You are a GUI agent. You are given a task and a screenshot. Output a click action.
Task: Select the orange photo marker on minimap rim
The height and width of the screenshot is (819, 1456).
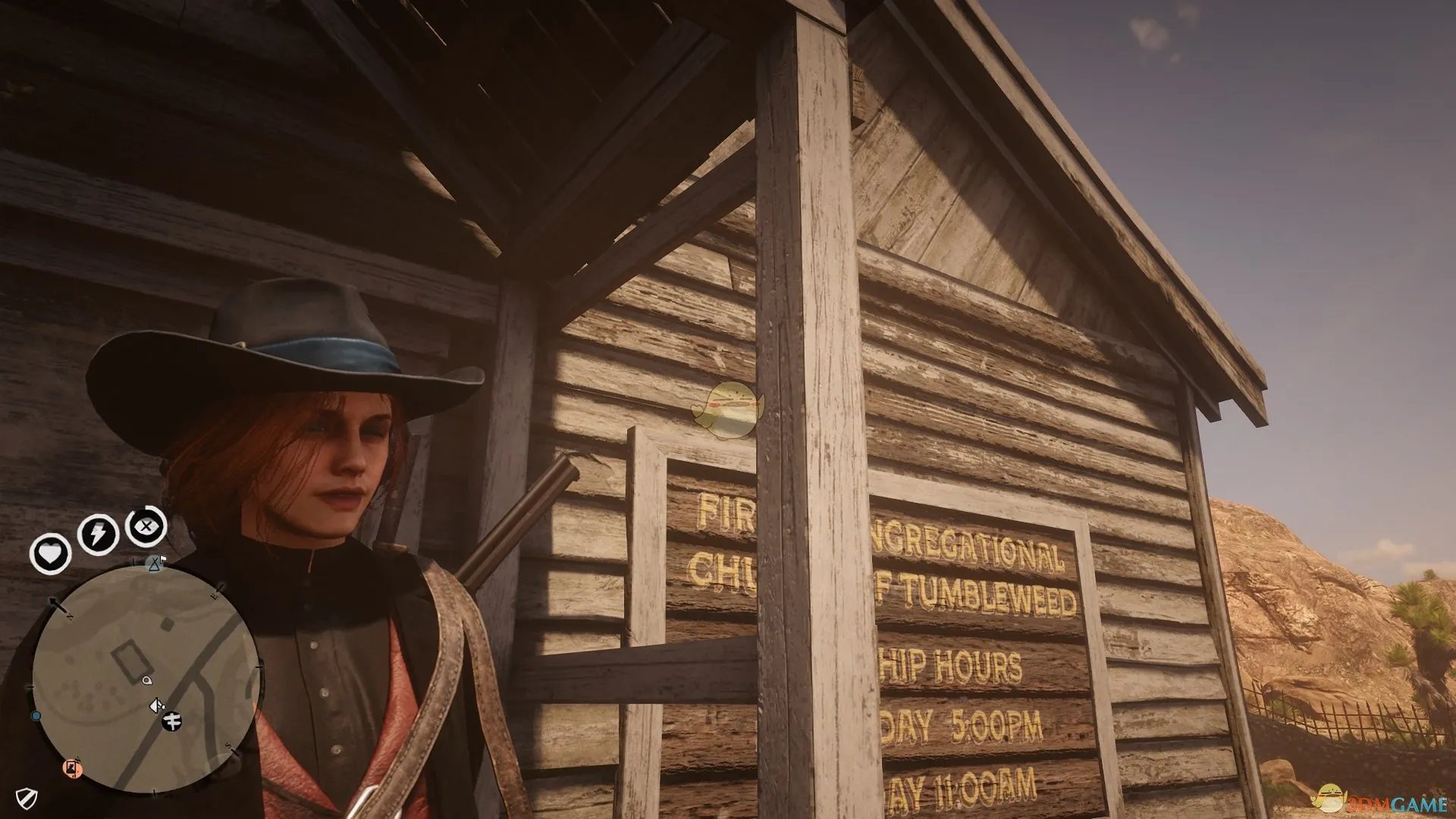click(x=73, y=768)
